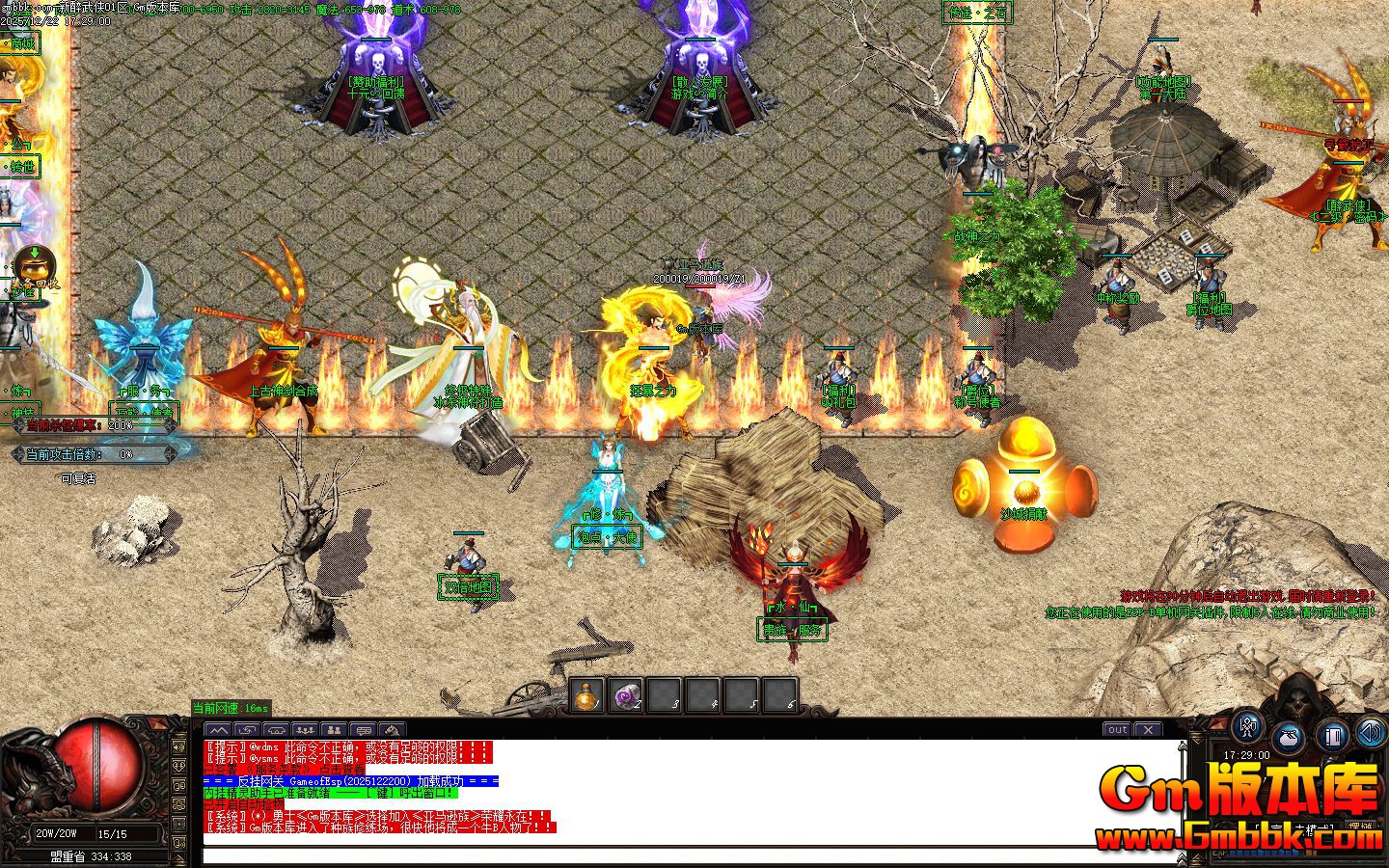Close the game with the X button
Viewport: 1389px width, 868px height.
coord(1148,730)
